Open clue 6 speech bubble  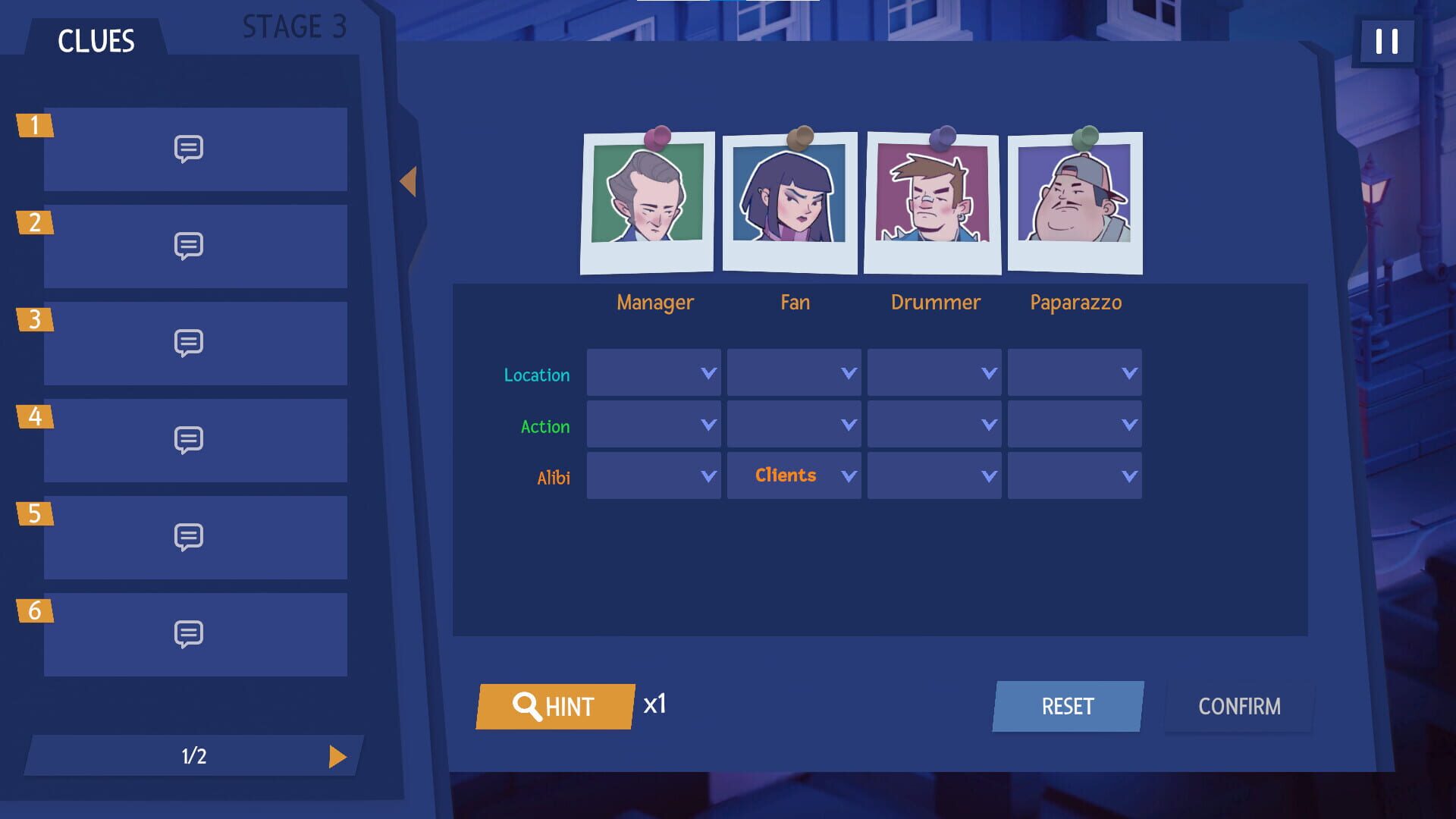click(190, 634)
